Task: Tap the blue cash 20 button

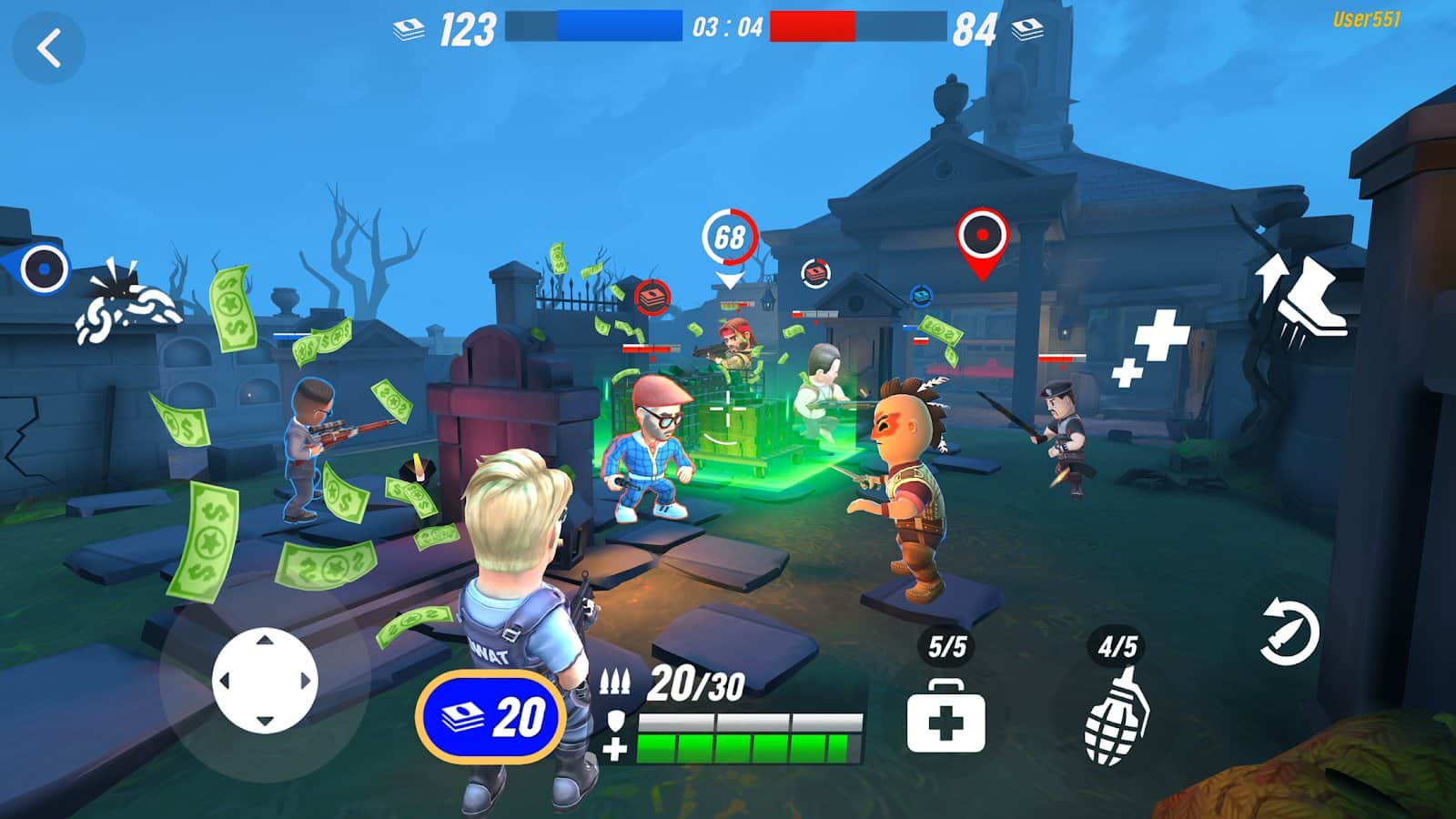Action: 490,717
